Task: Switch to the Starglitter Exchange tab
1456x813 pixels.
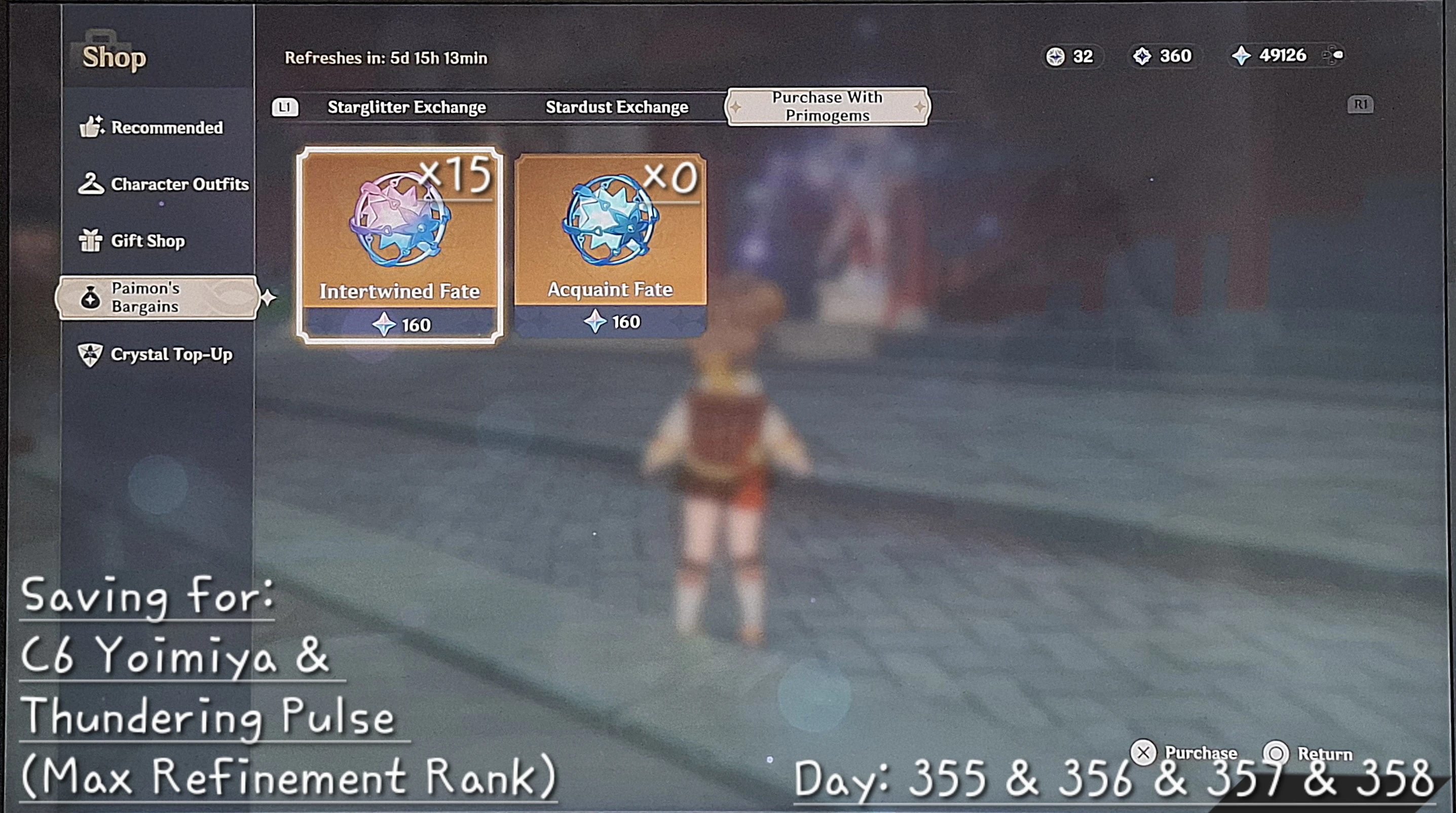Action: tap(406, 107)
